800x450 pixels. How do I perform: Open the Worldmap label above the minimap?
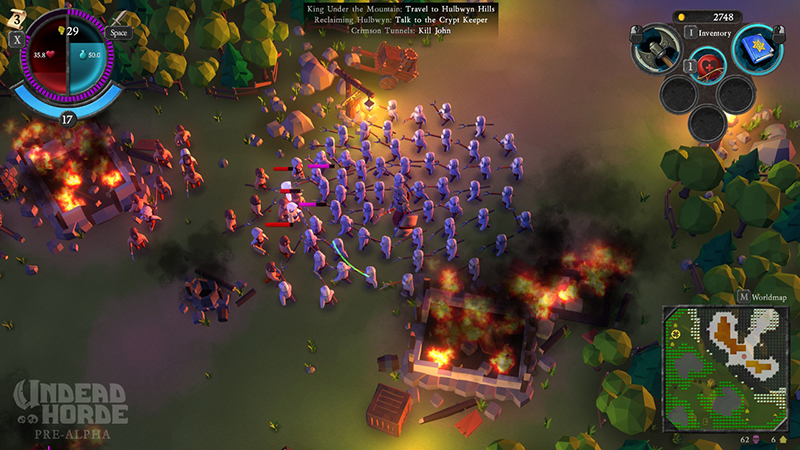[x=763, y=297]
